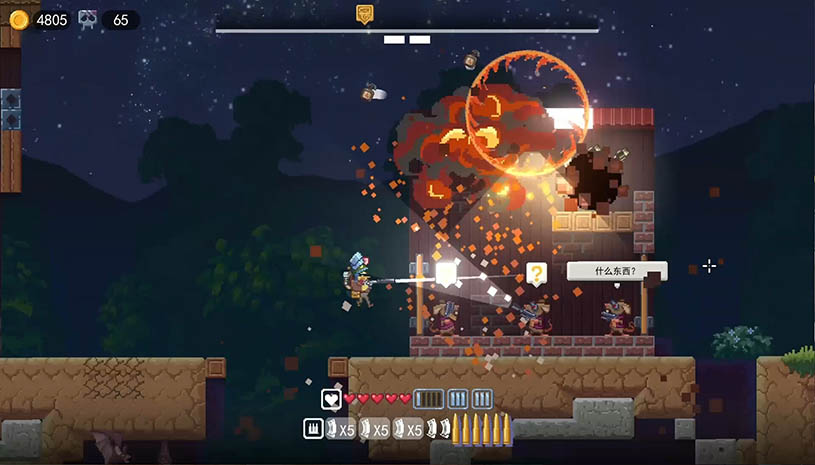The width and height of the screenshot is (815, 465).
Task: Select the skull kill counter icon
Action: pyautogui.click(x=88, y=20)
